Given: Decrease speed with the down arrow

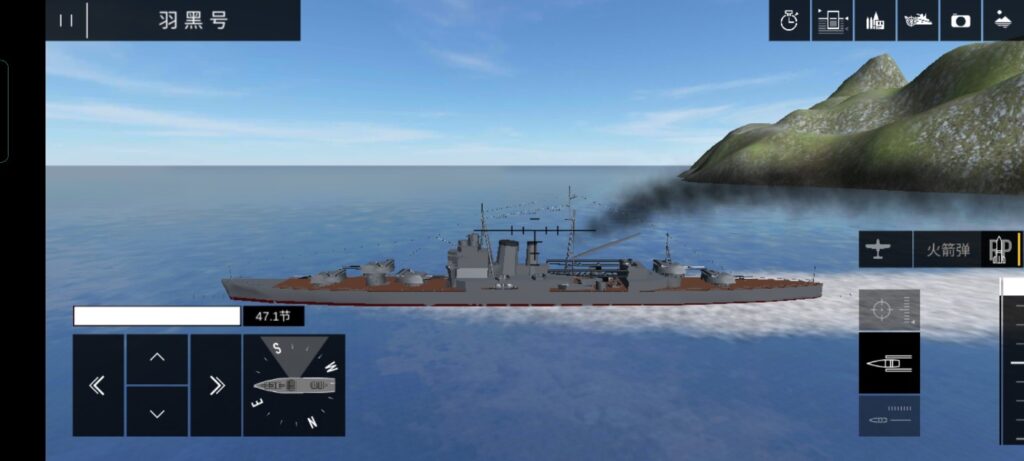Looking at the screenshot, I should [x=157, y=411].
